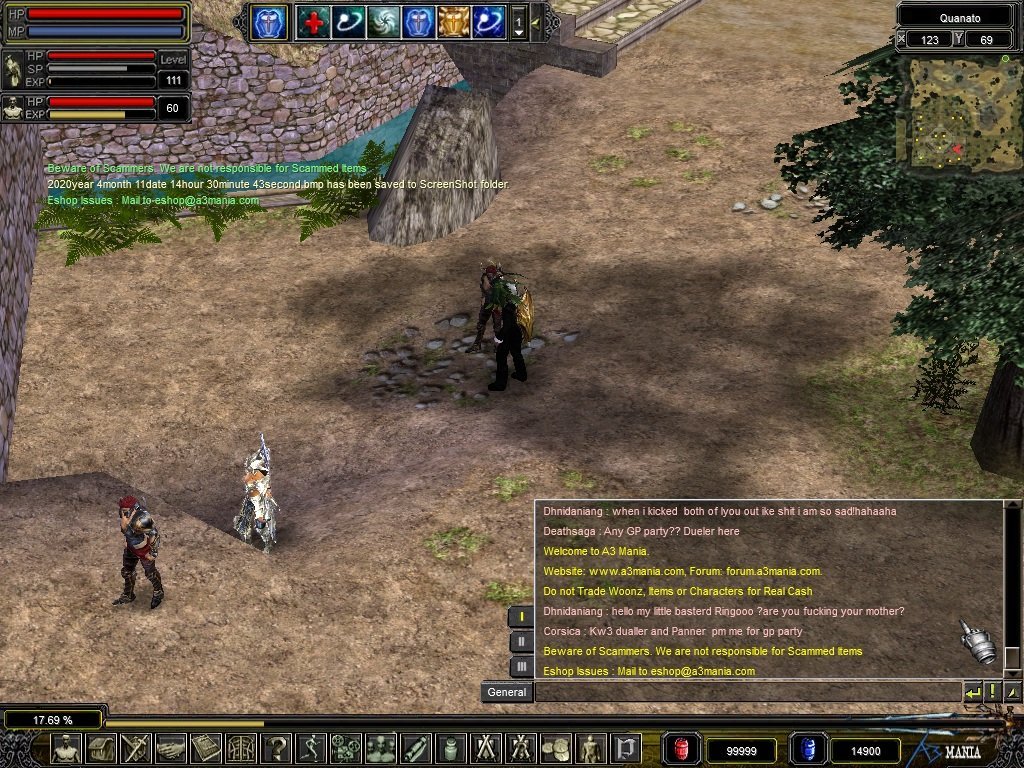Click the yellow exclamation mark chat button
The image size is (1024, 768).
point(992,692)
